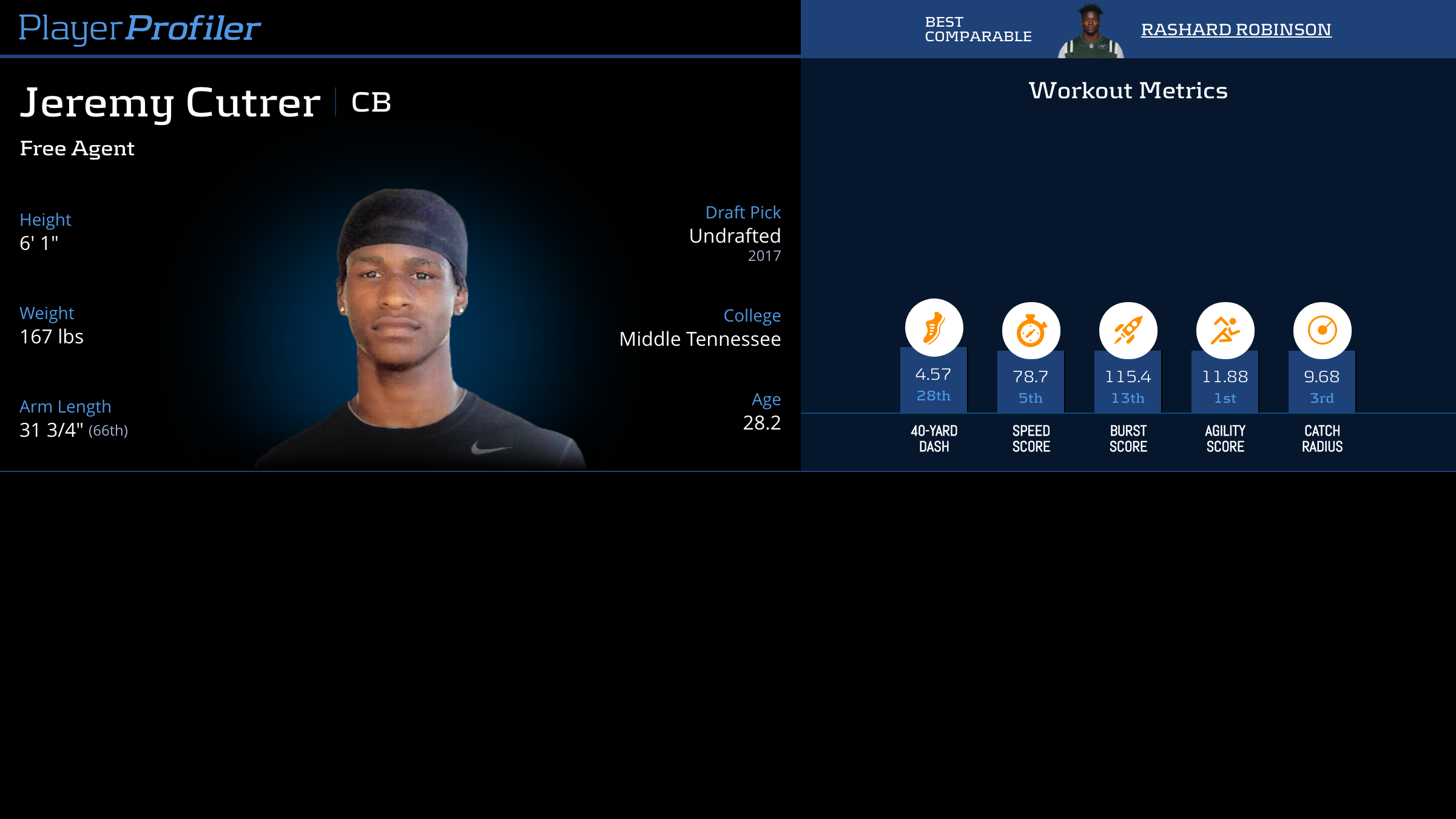
Task: Select the Speed Score stopwatch icon
Action: coord(1031,331)
